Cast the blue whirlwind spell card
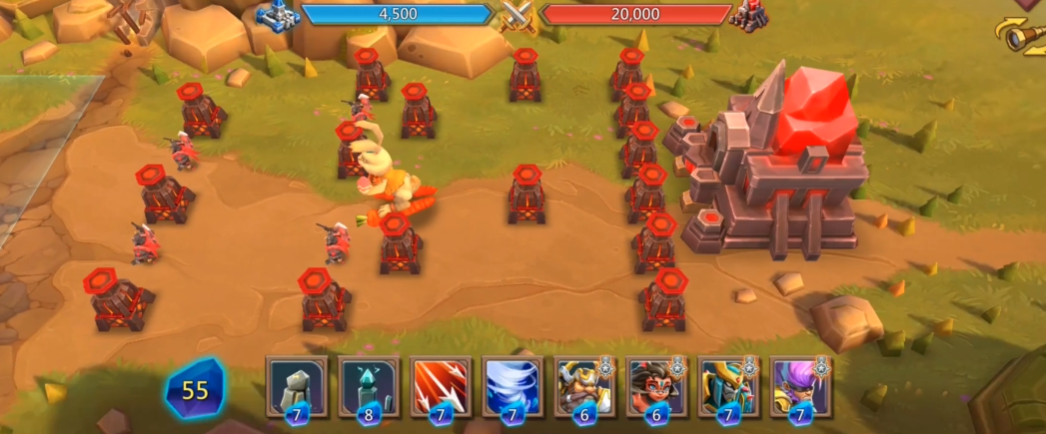This screenshot has width=1046, height=434. (513, 385)
